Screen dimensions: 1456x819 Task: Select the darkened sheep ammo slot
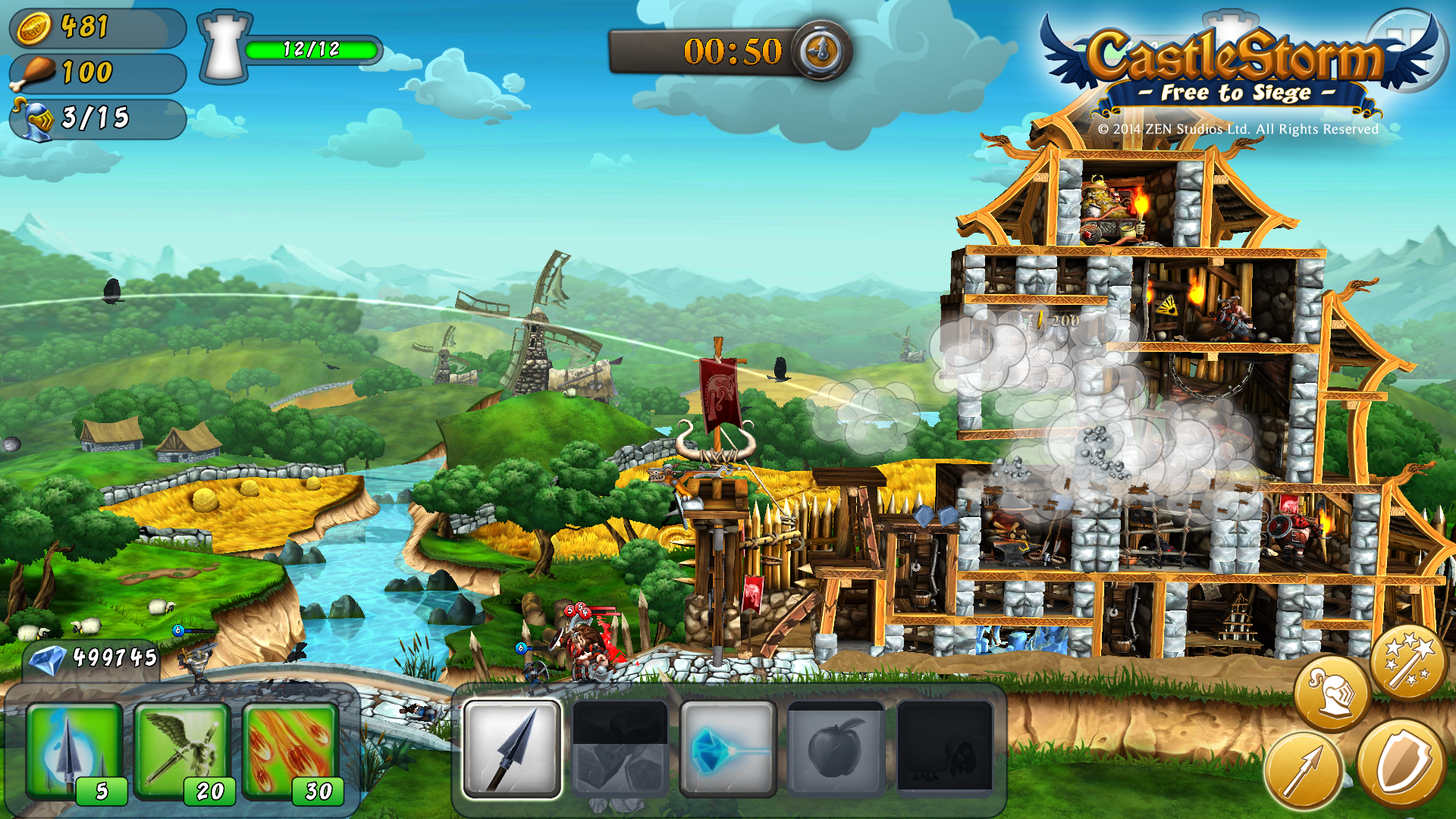click(x=944, y=749)
